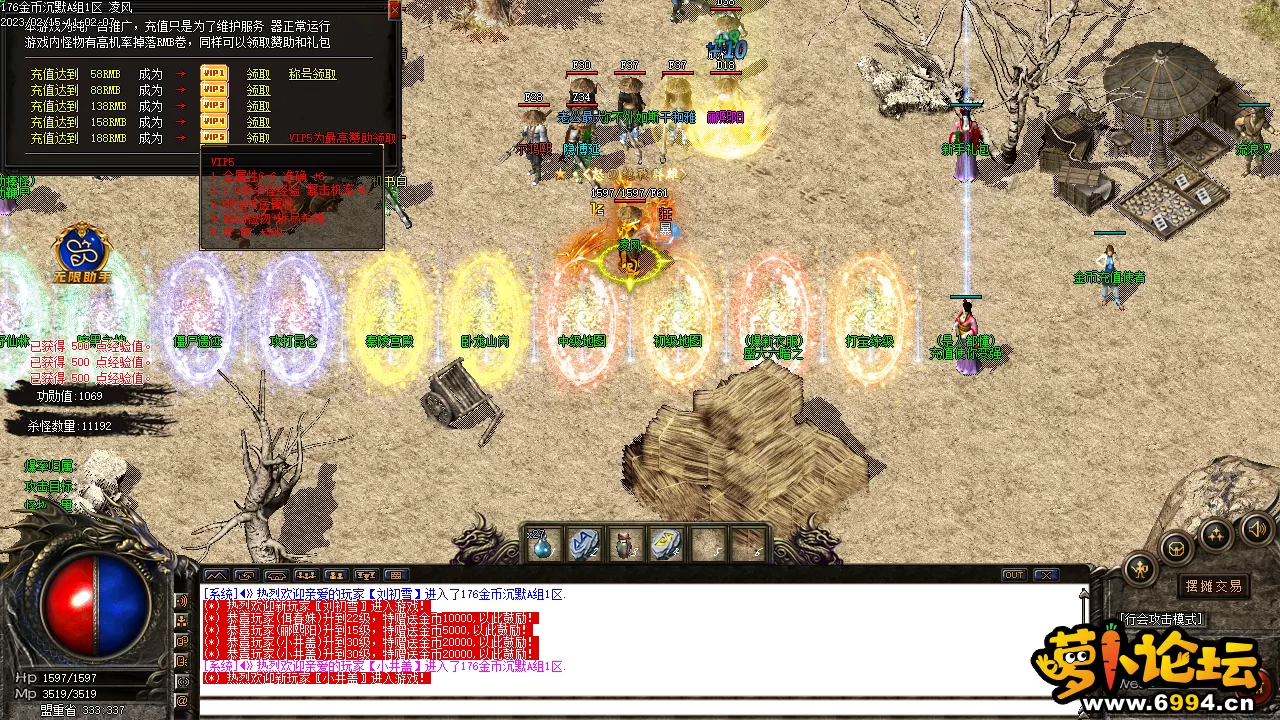The image size is (1280, 720).
Task: Open the 摆摊交易 stall trade button
Action: pyautogui.click(x=1213, y=586)
